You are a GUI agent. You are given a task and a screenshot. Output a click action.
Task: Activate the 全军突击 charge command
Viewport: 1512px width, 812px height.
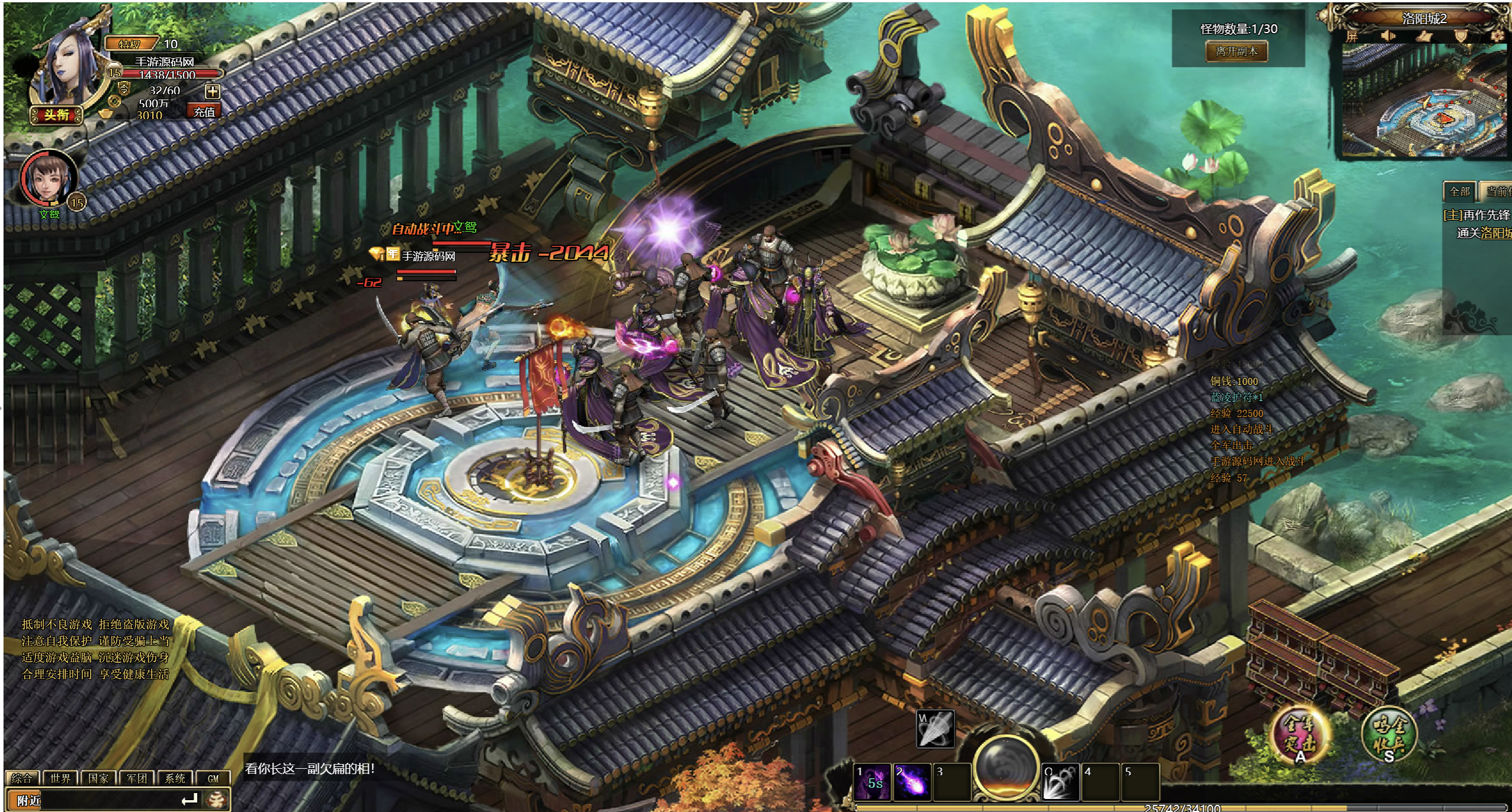[x=1299, y=734]
